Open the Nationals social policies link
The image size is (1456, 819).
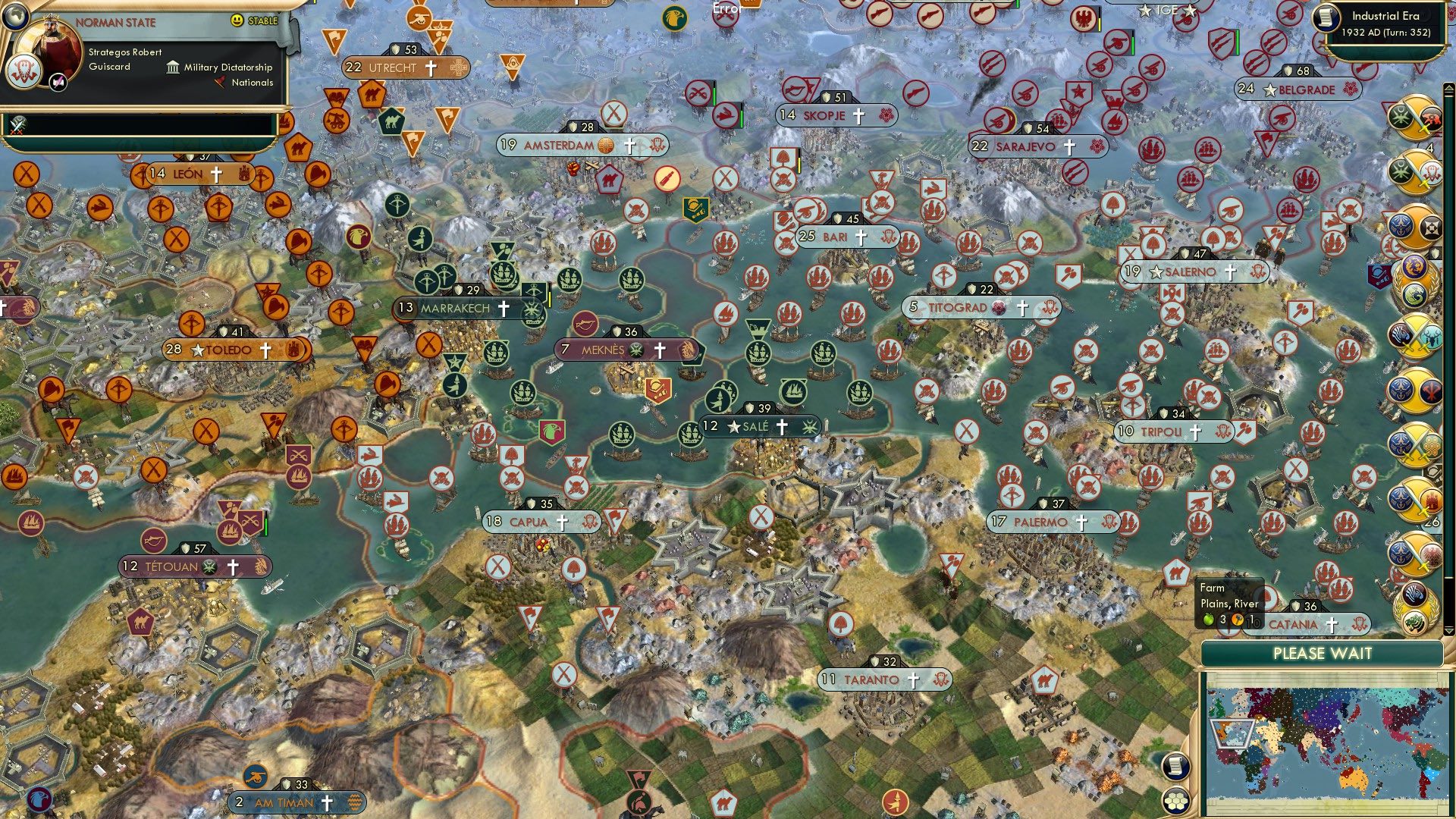pos(252,83)
